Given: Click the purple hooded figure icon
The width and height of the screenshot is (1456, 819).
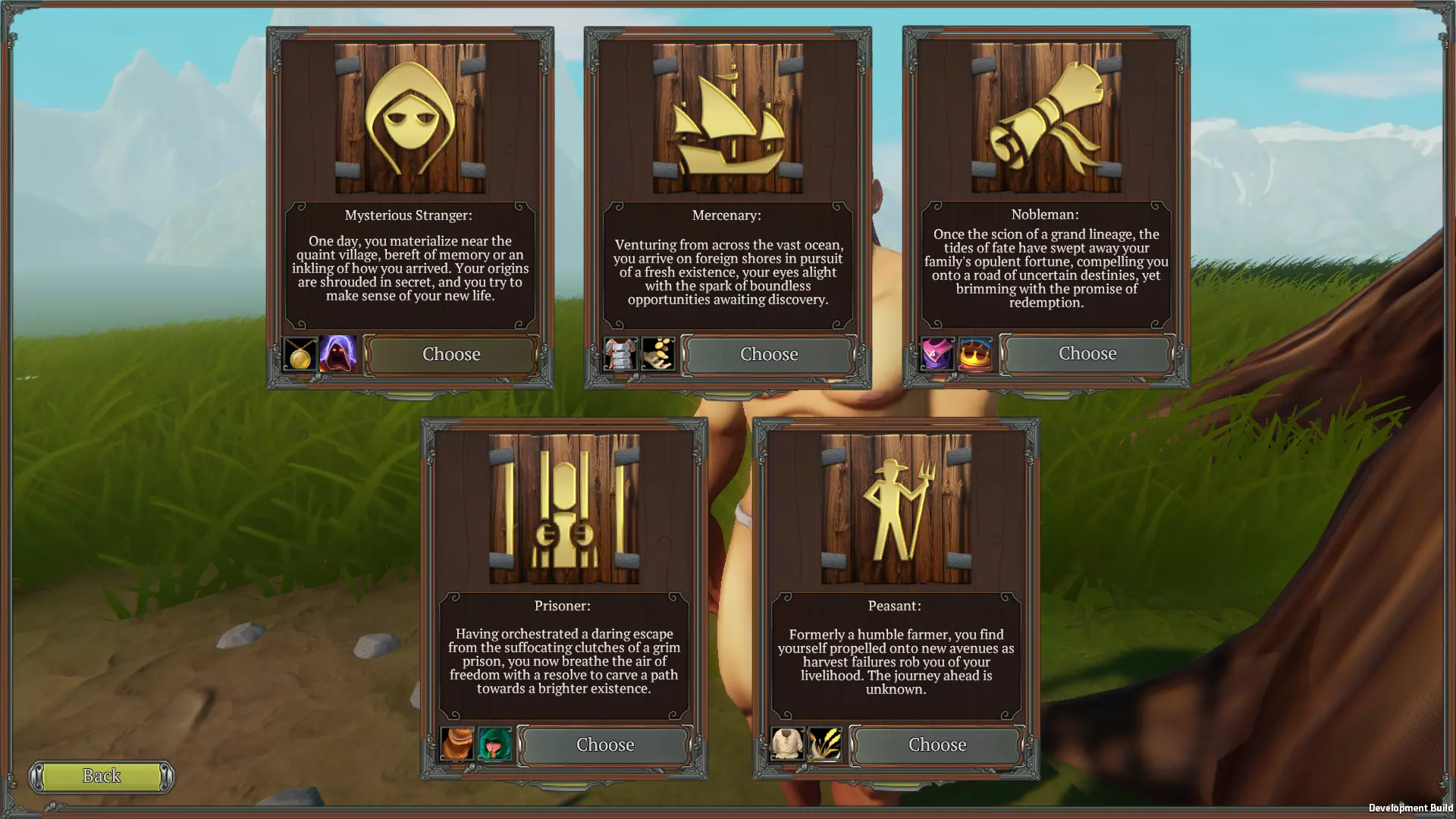Looking at the screenshot, I should (x=337, y=354).
